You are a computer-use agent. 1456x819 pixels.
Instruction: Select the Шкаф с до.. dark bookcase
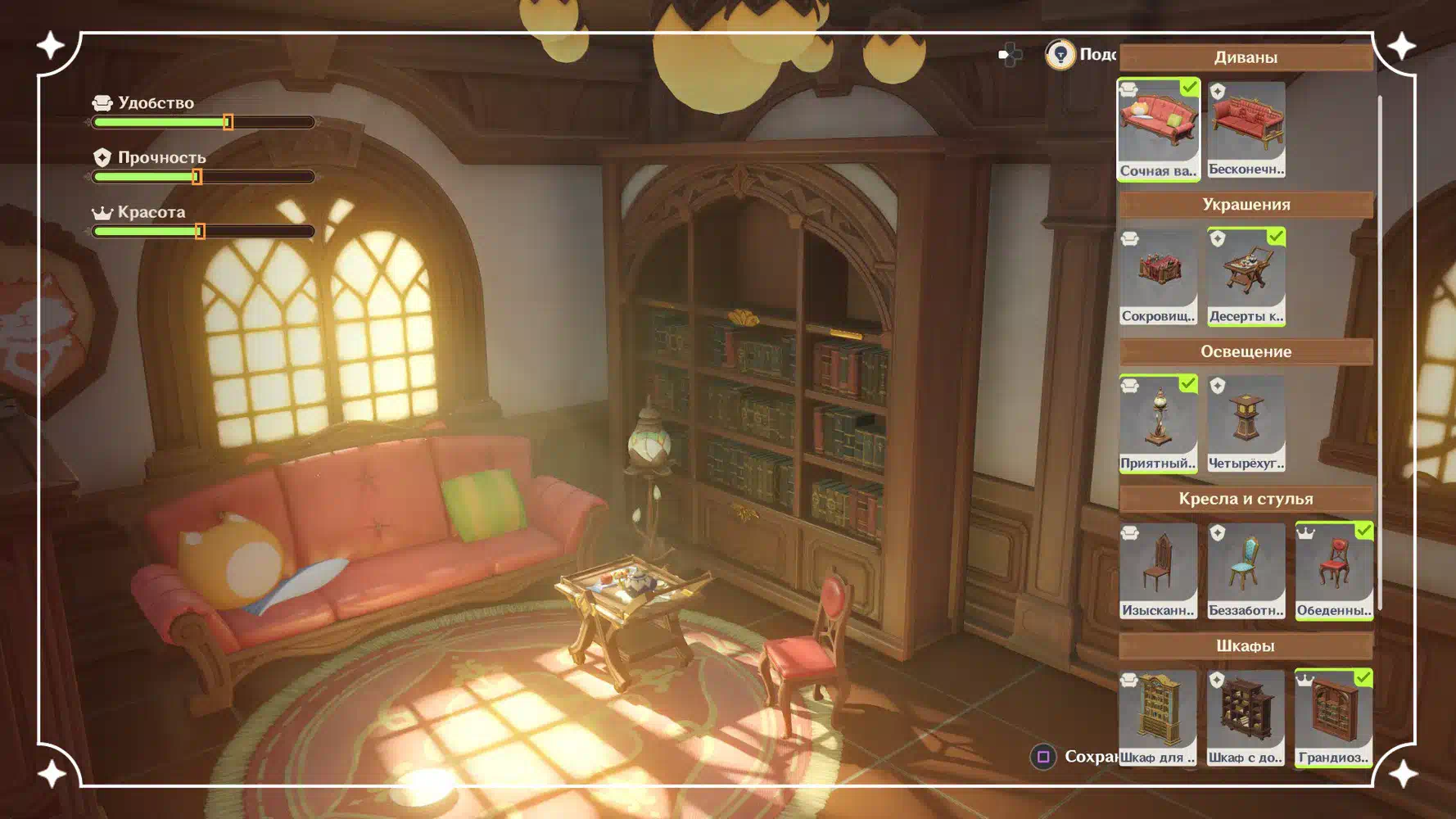tap(1246, 718)
